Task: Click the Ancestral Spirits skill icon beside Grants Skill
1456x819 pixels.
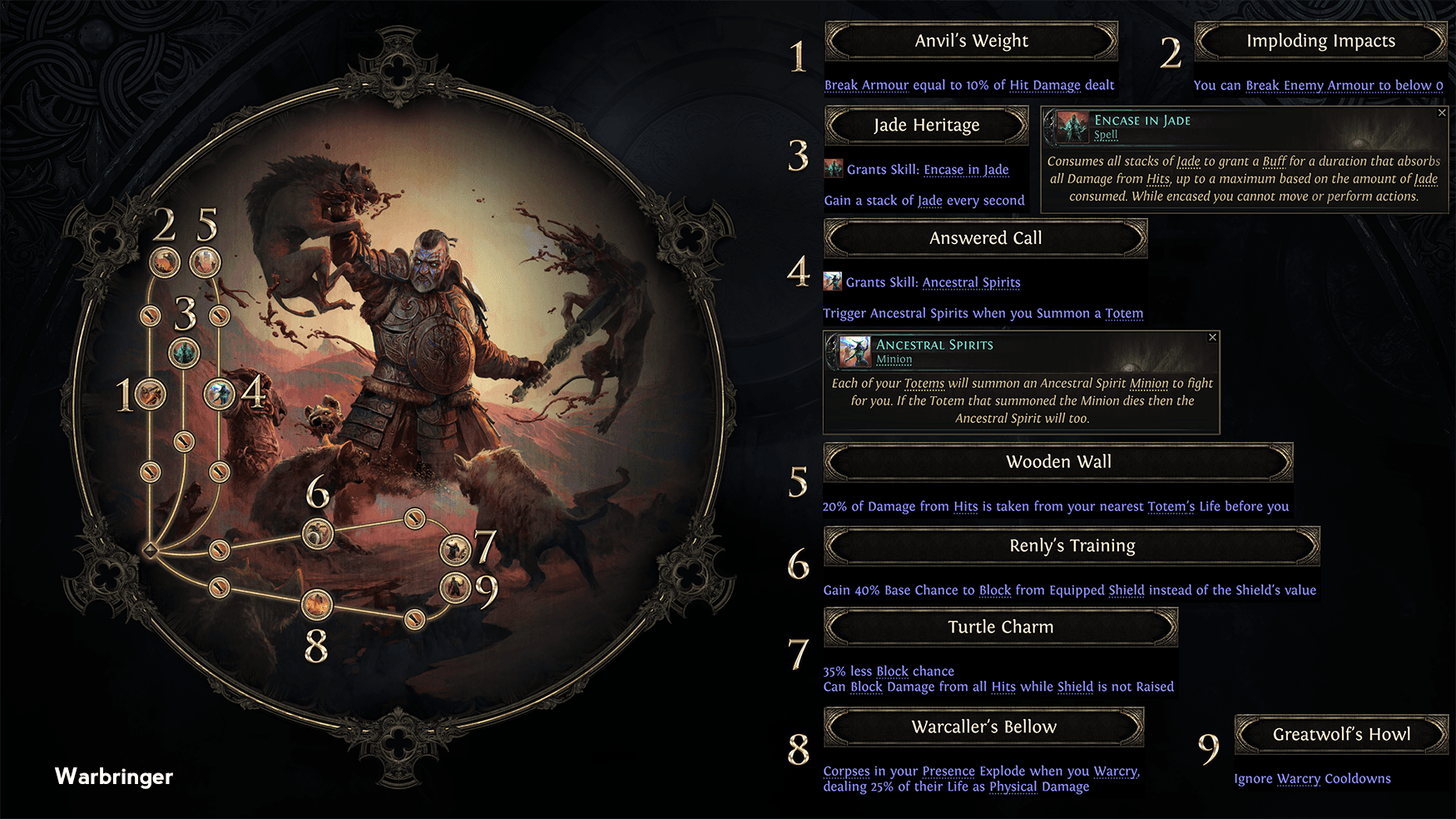Action: point(831,281)
